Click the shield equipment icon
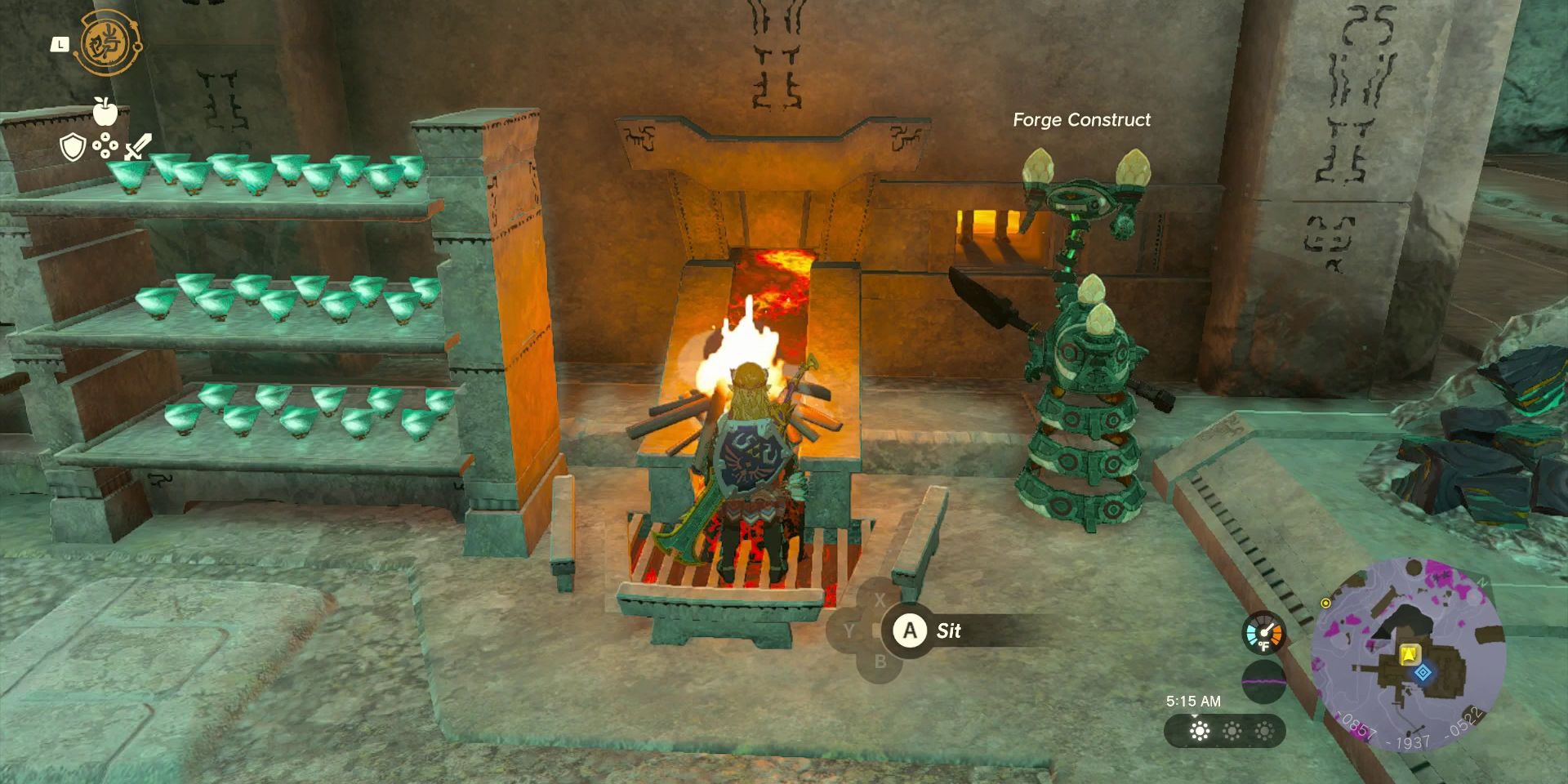This screenshot has width=1568, height=784. 72,147
